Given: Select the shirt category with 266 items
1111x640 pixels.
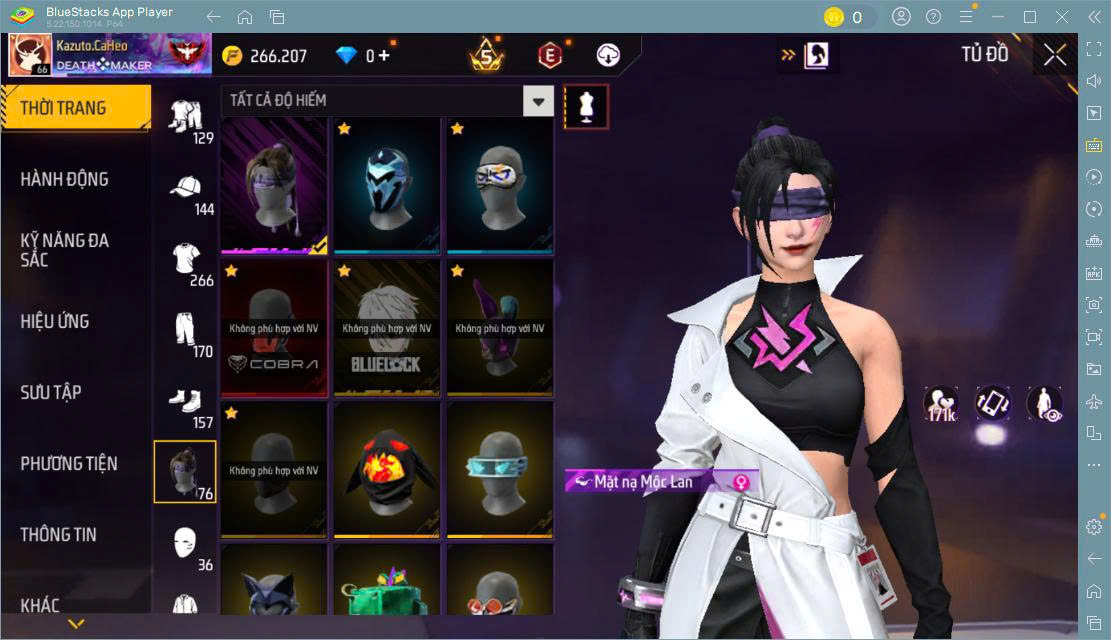Looking at the screenshot, I should (186, 265).
